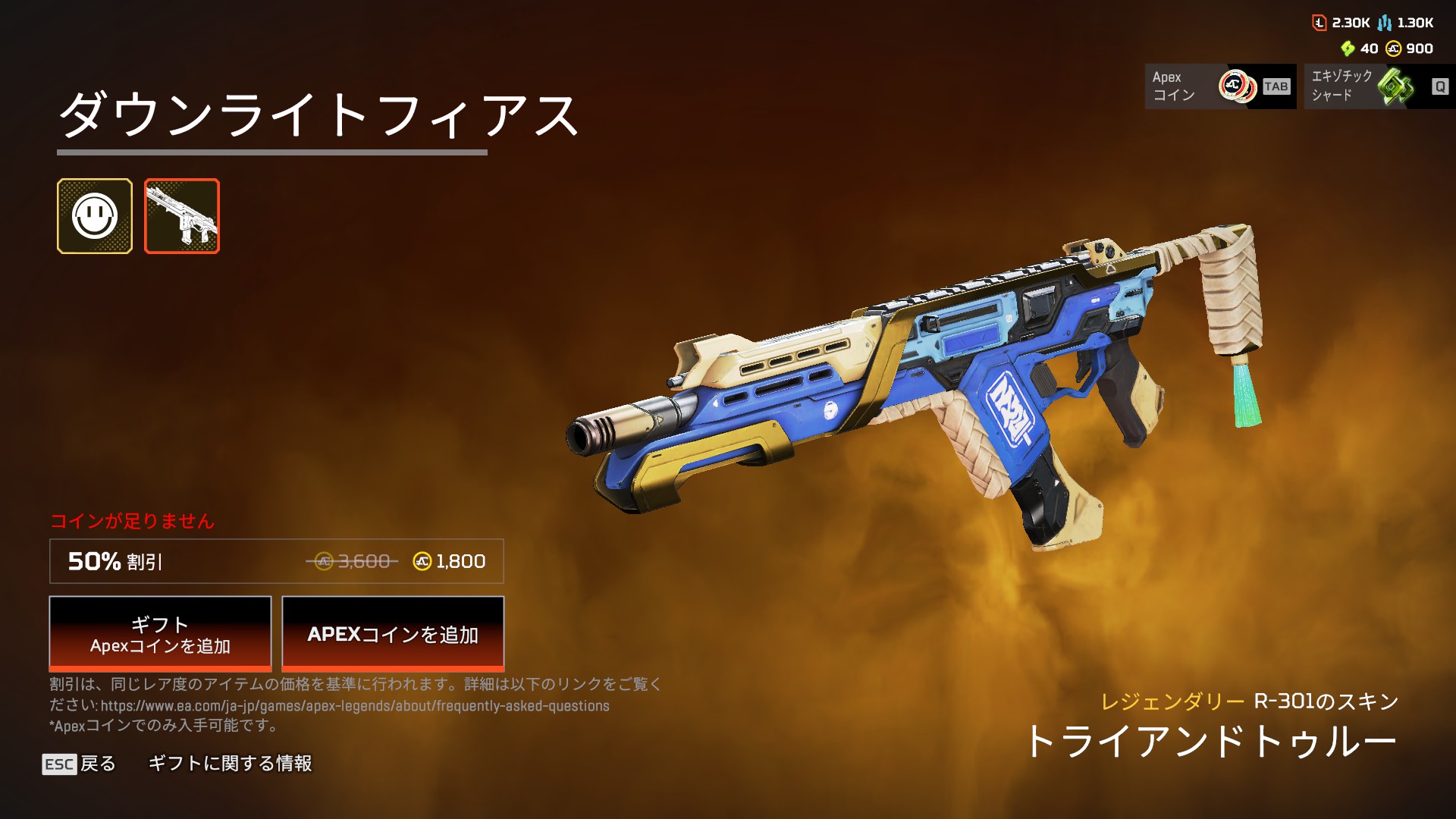This screenshot has height=819, width=1456.
Task: Open the Apex コイン currency tab
Action: point(1220,86)
